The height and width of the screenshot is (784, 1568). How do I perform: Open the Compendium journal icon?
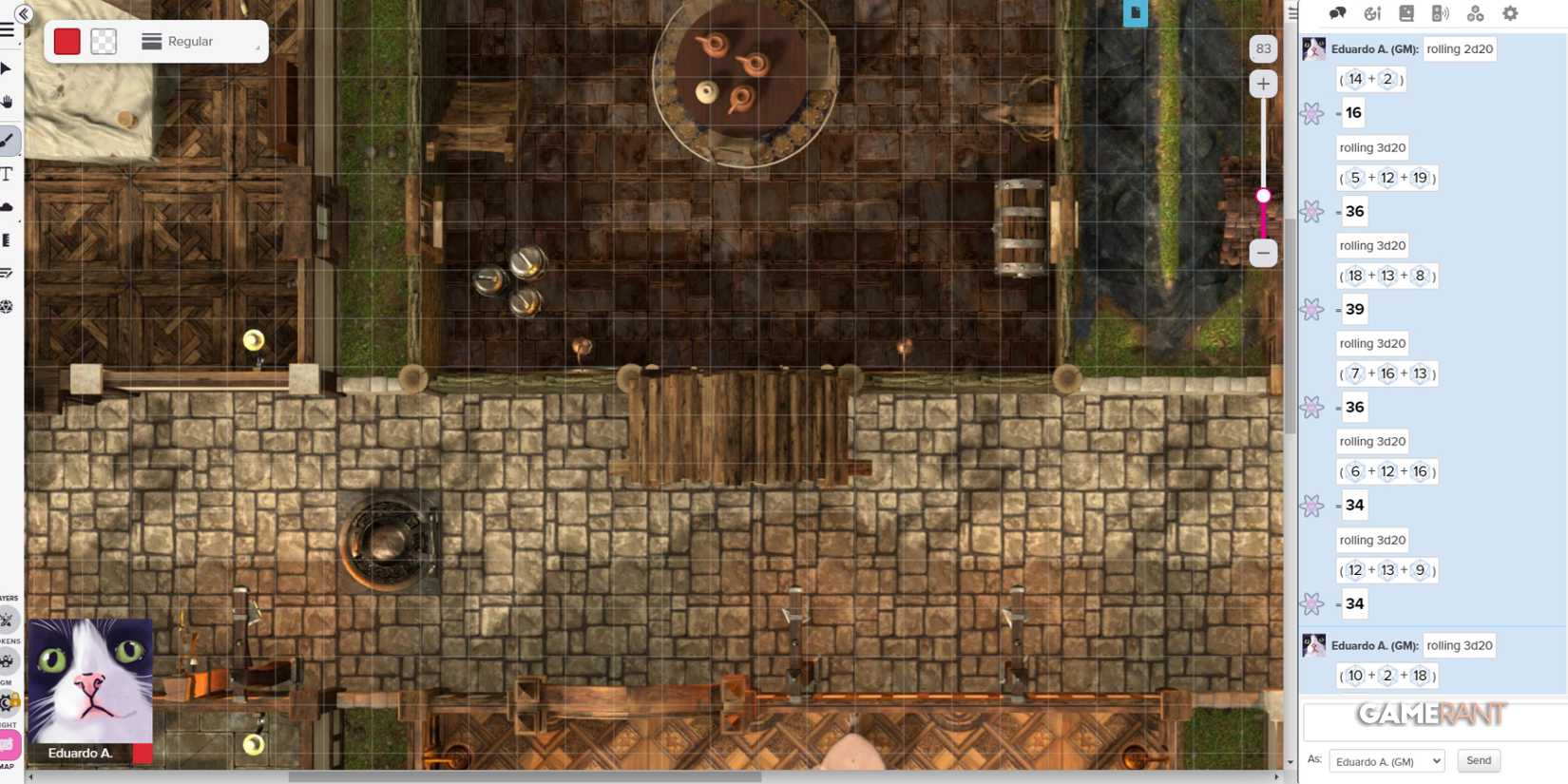tap(1407, 13)
